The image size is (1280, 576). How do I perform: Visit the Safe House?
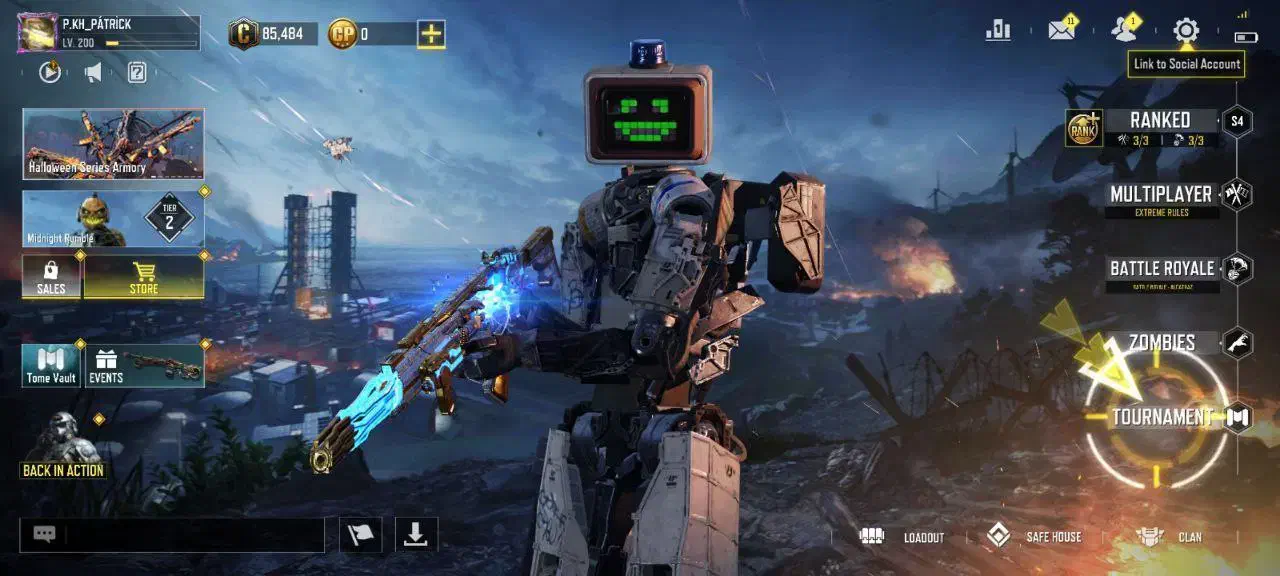click(x=1034, y=537)
